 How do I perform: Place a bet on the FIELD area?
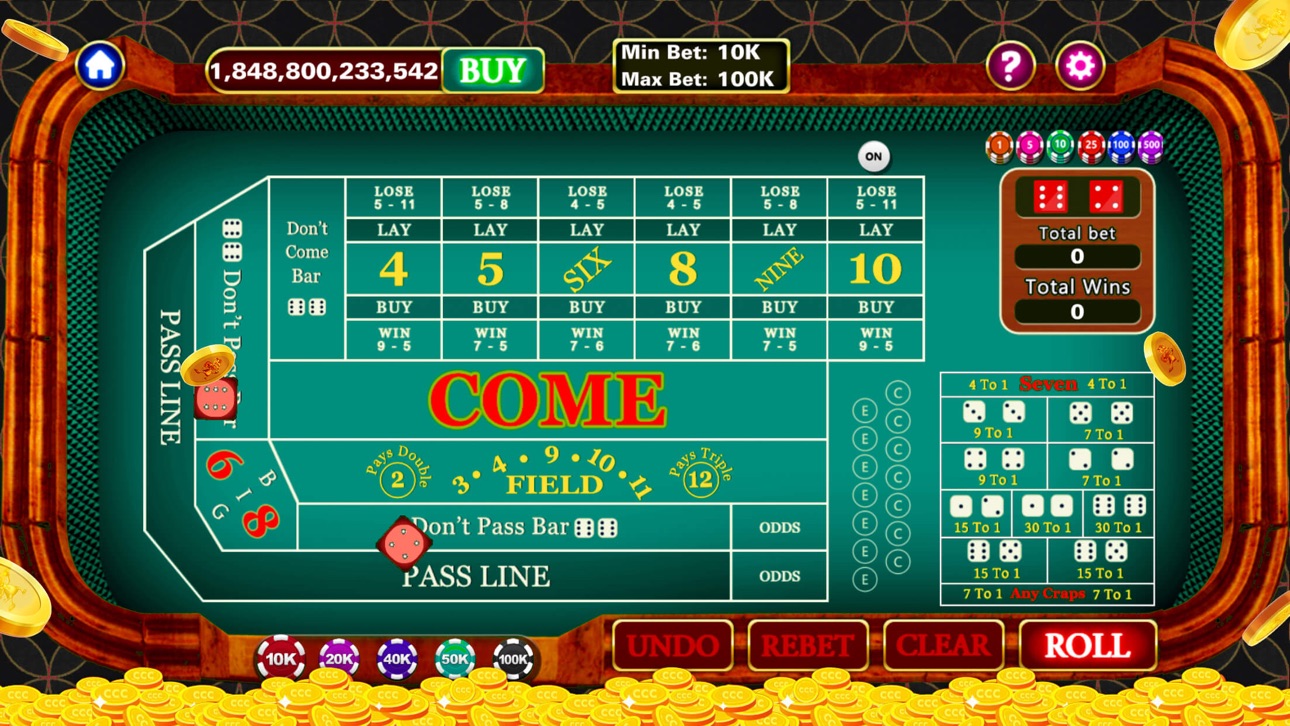click(553, 482)
